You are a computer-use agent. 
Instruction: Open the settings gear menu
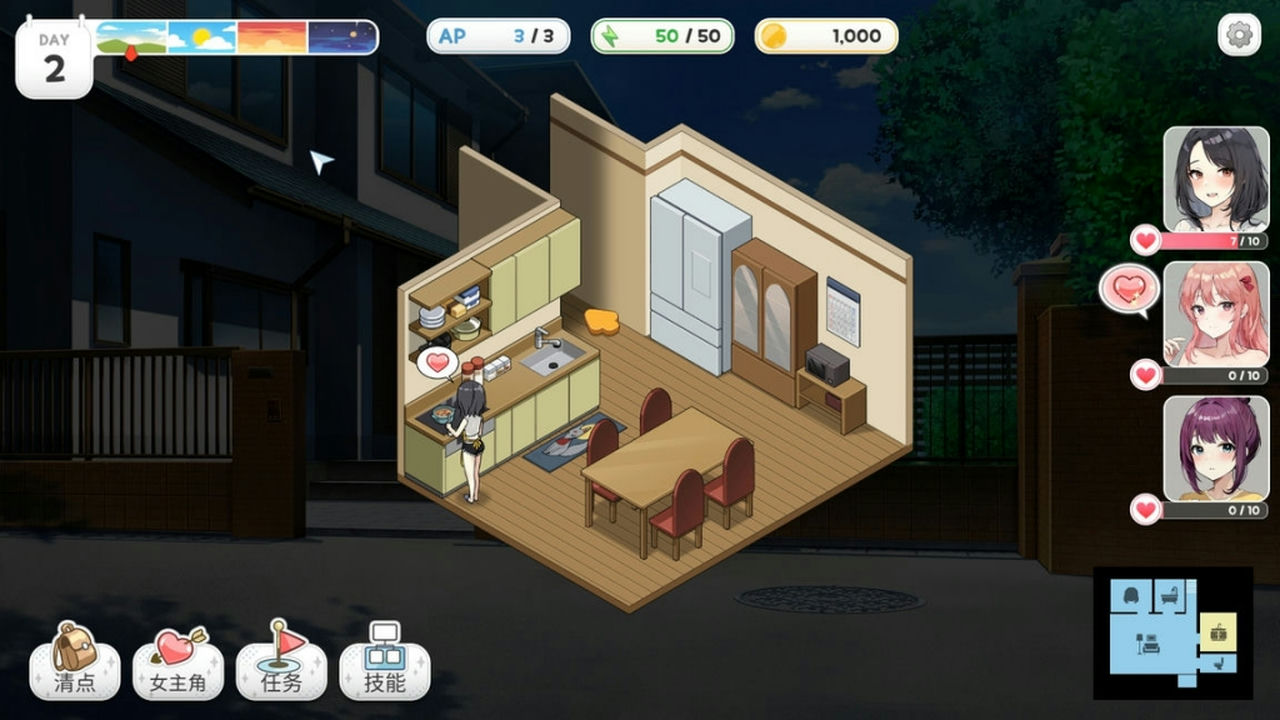[1239, 36]
